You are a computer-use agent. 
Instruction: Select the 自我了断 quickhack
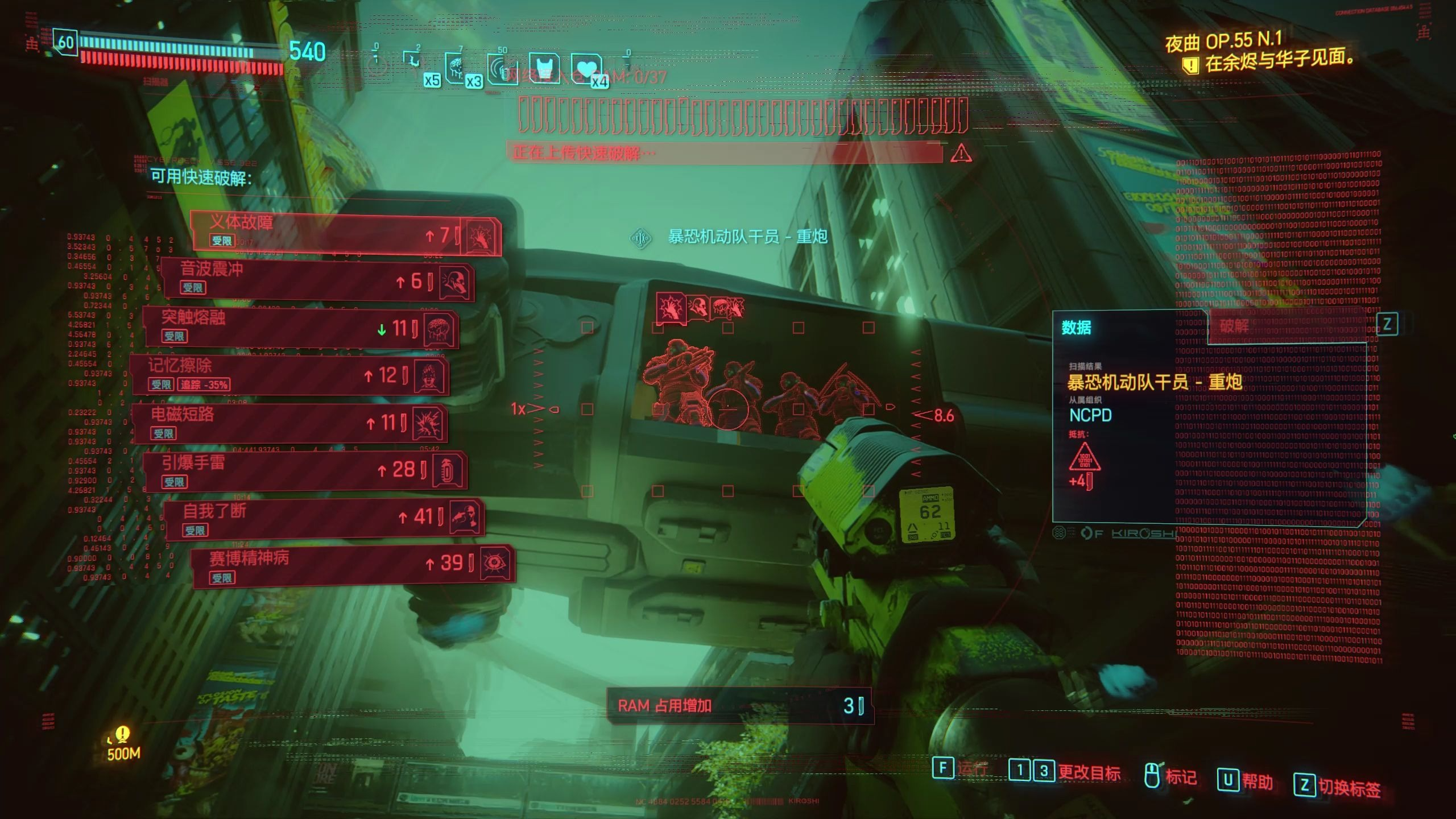324,518
